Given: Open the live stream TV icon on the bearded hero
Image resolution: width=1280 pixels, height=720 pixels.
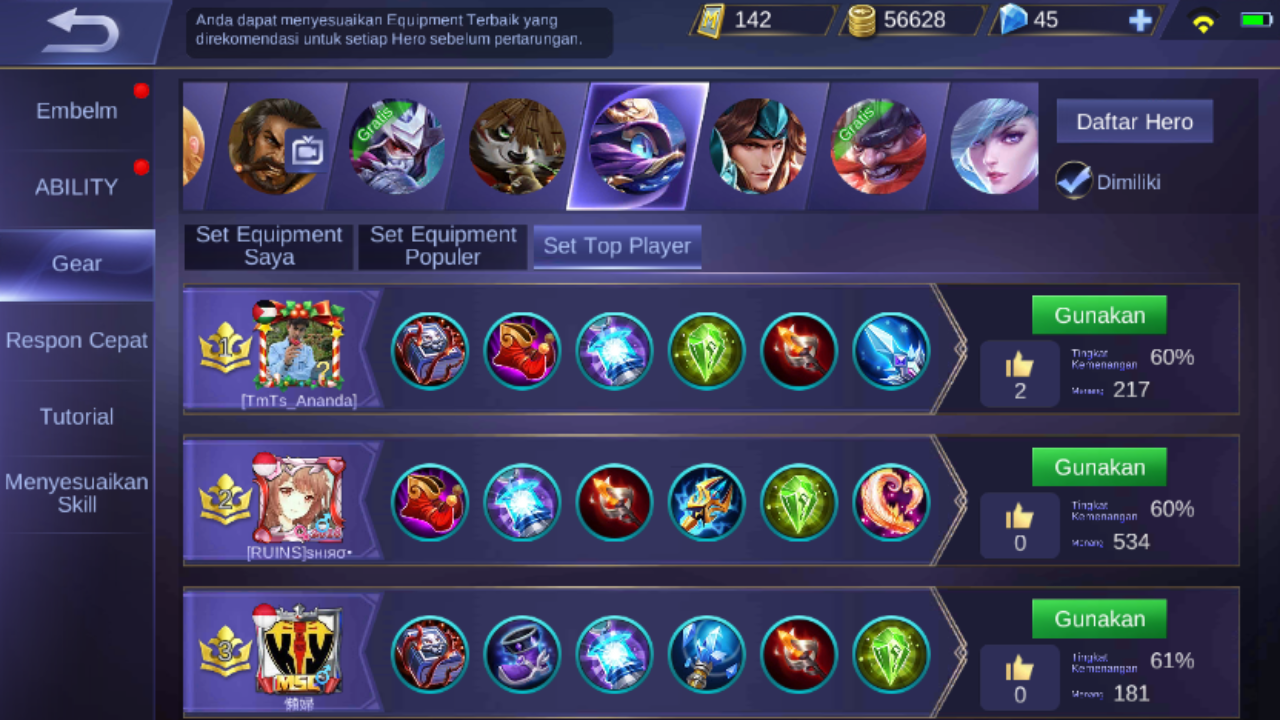Looking at the screenshot, I should [x=307, y=149].
